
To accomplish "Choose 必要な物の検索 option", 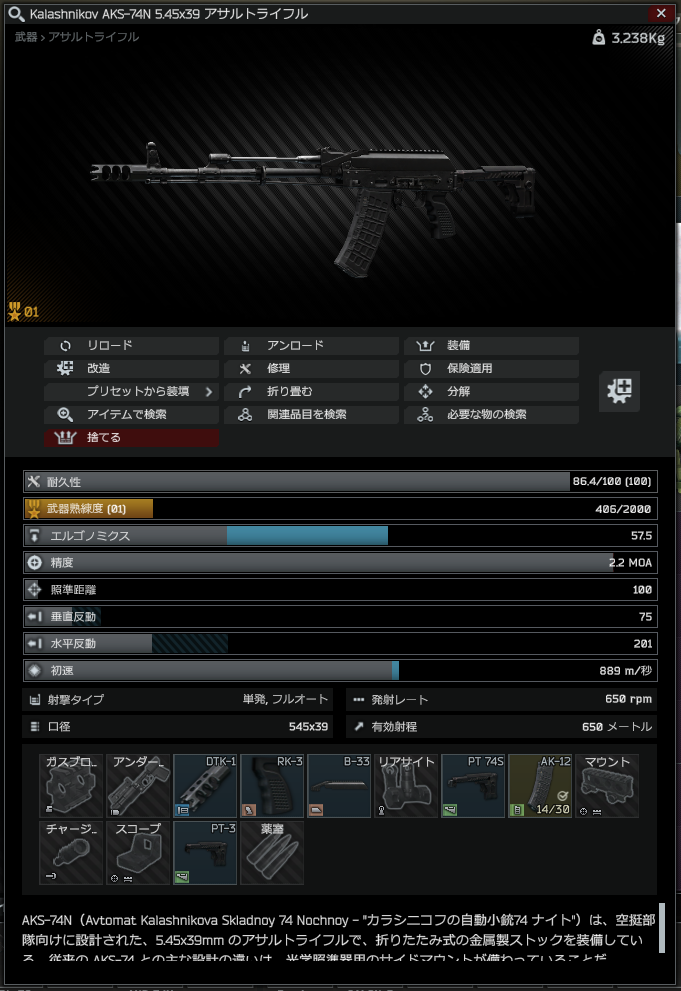I will tap(491, 415).
